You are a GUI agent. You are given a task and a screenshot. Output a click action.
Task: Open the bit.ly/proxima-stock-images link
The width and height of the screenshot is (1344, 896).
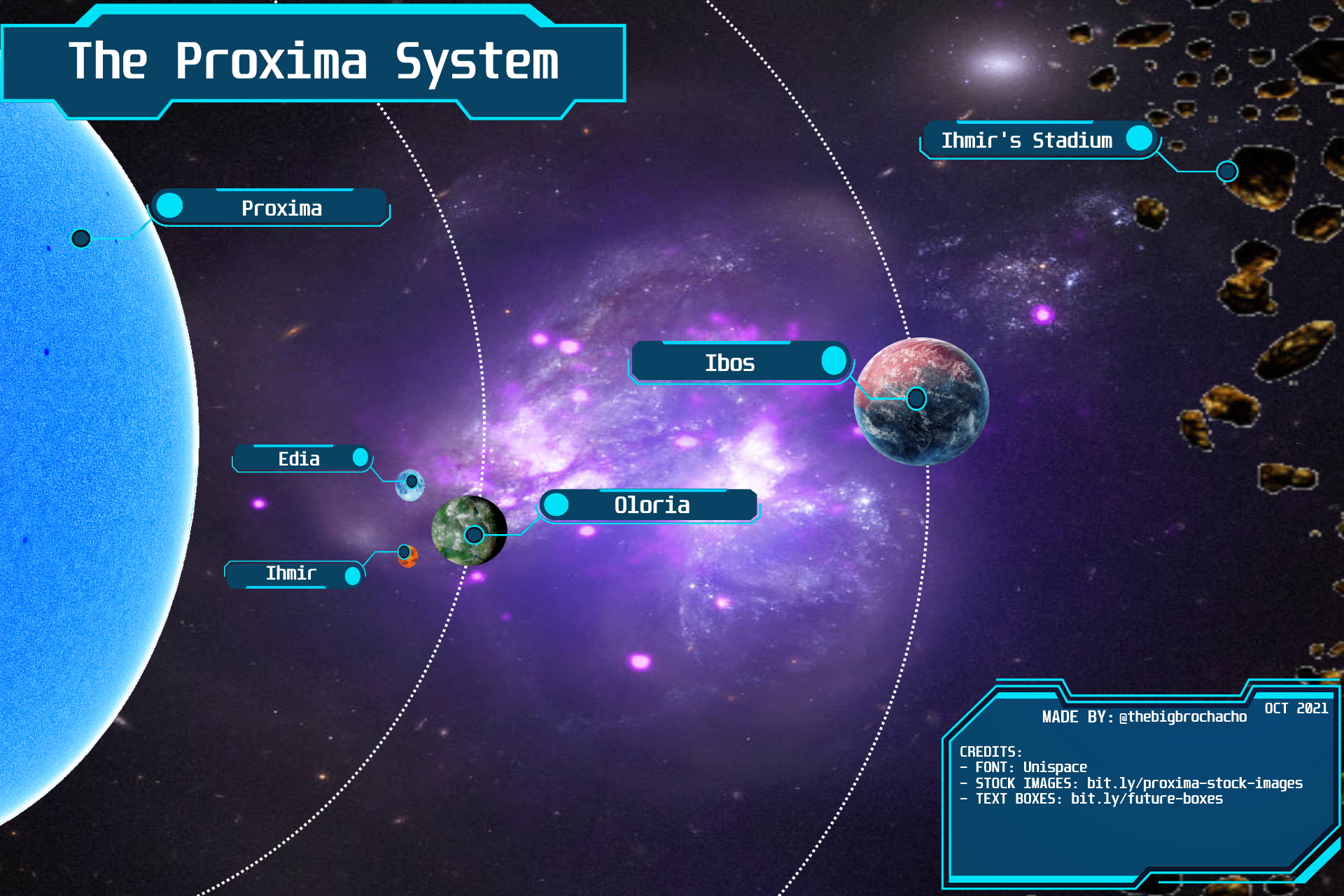click(x=1194, y=783)
